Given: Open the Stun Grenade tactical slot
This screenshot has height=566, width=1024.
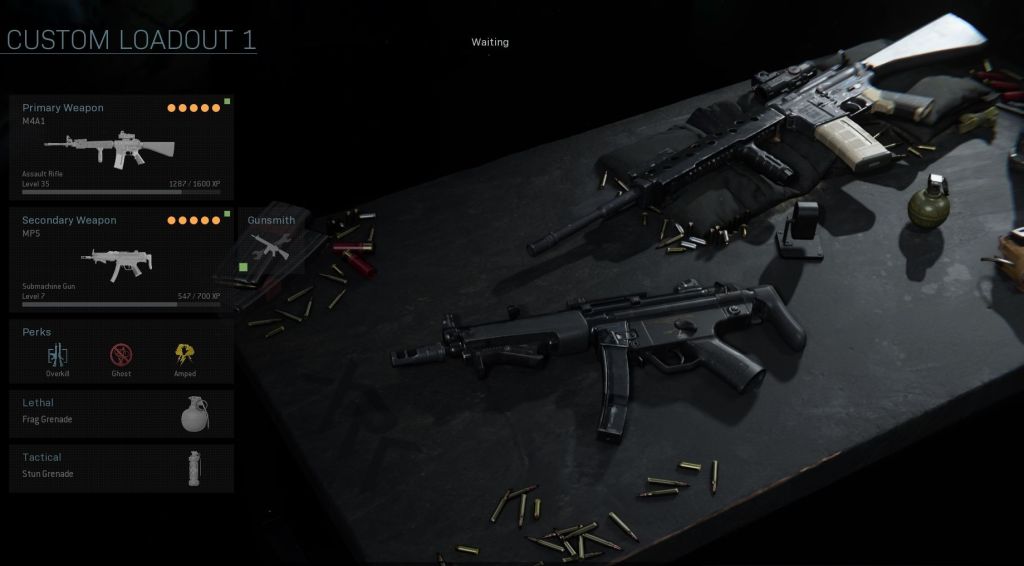Looking at the screenshot, I should click(121, 467).
